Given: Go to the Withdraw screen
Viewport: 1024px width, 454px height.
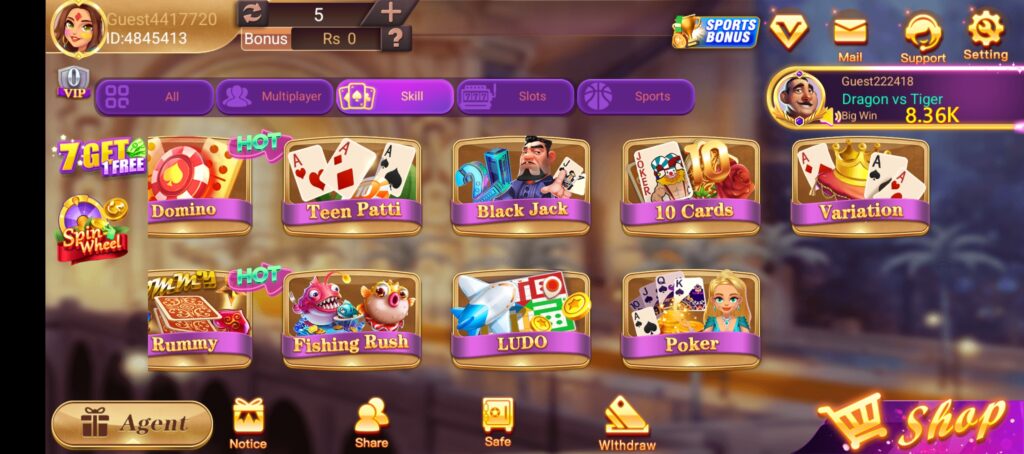Looking at the screenshot, I should tap(627, 422).
